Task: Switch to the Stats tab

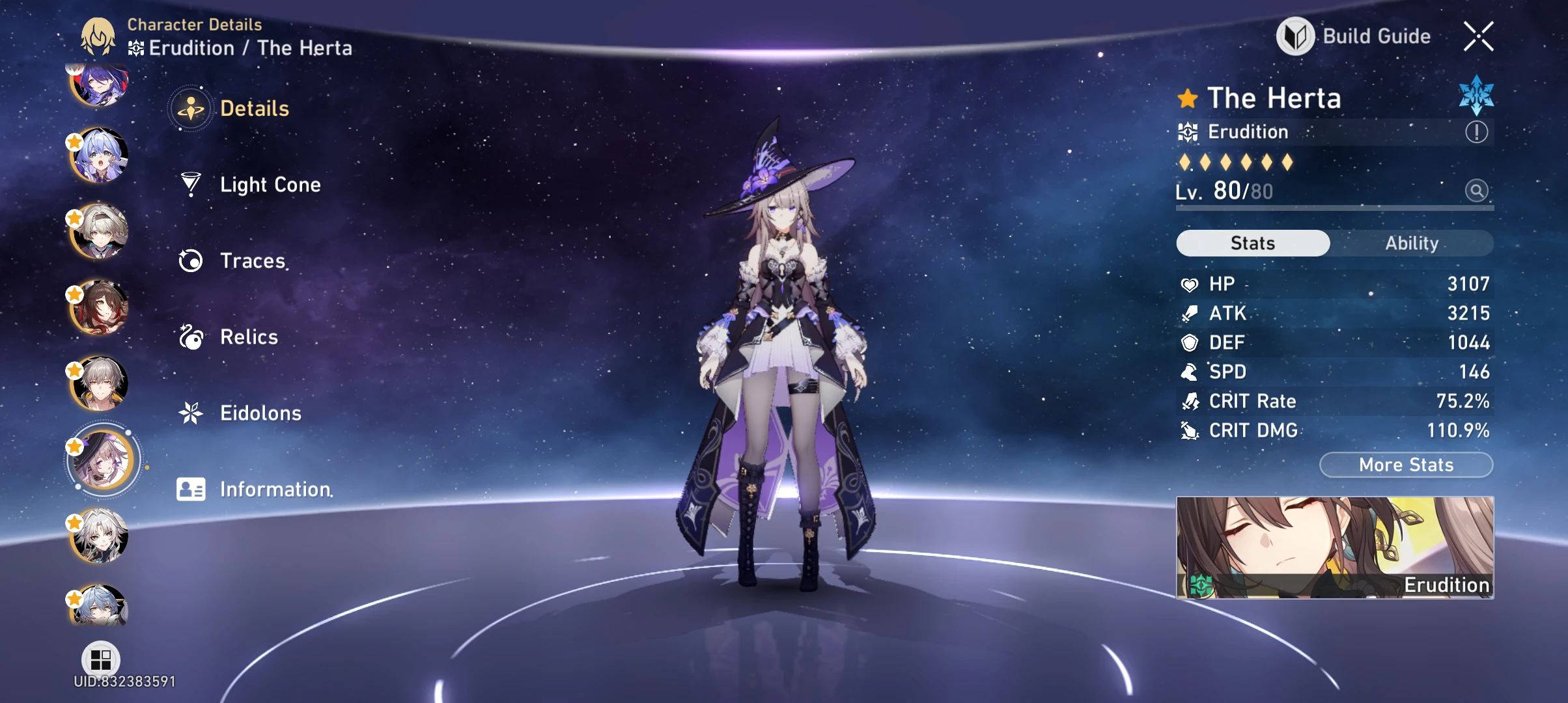Action: point(1252,243)
